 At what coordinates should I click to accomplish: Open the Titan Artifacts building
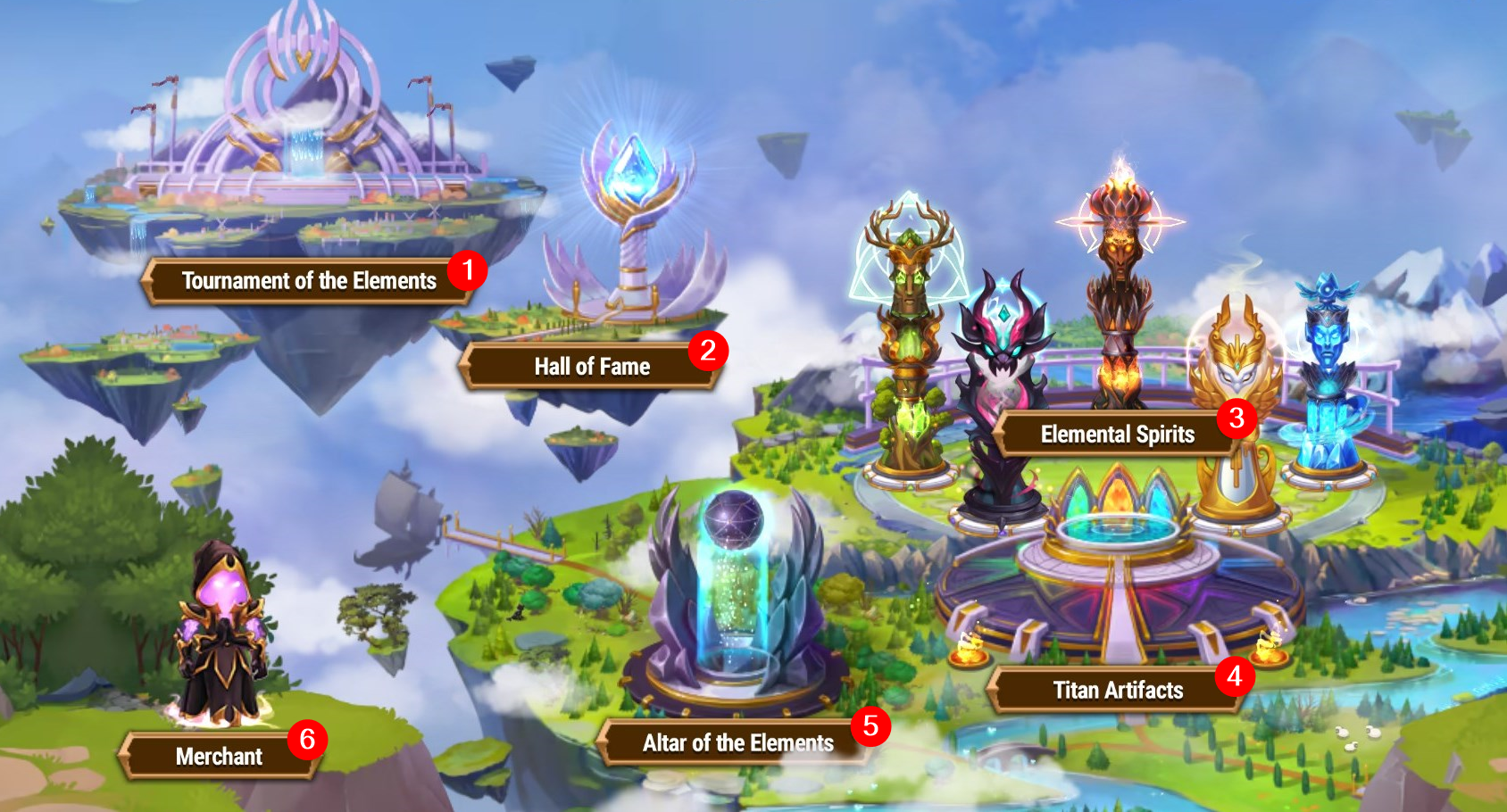click(1117, 690)
